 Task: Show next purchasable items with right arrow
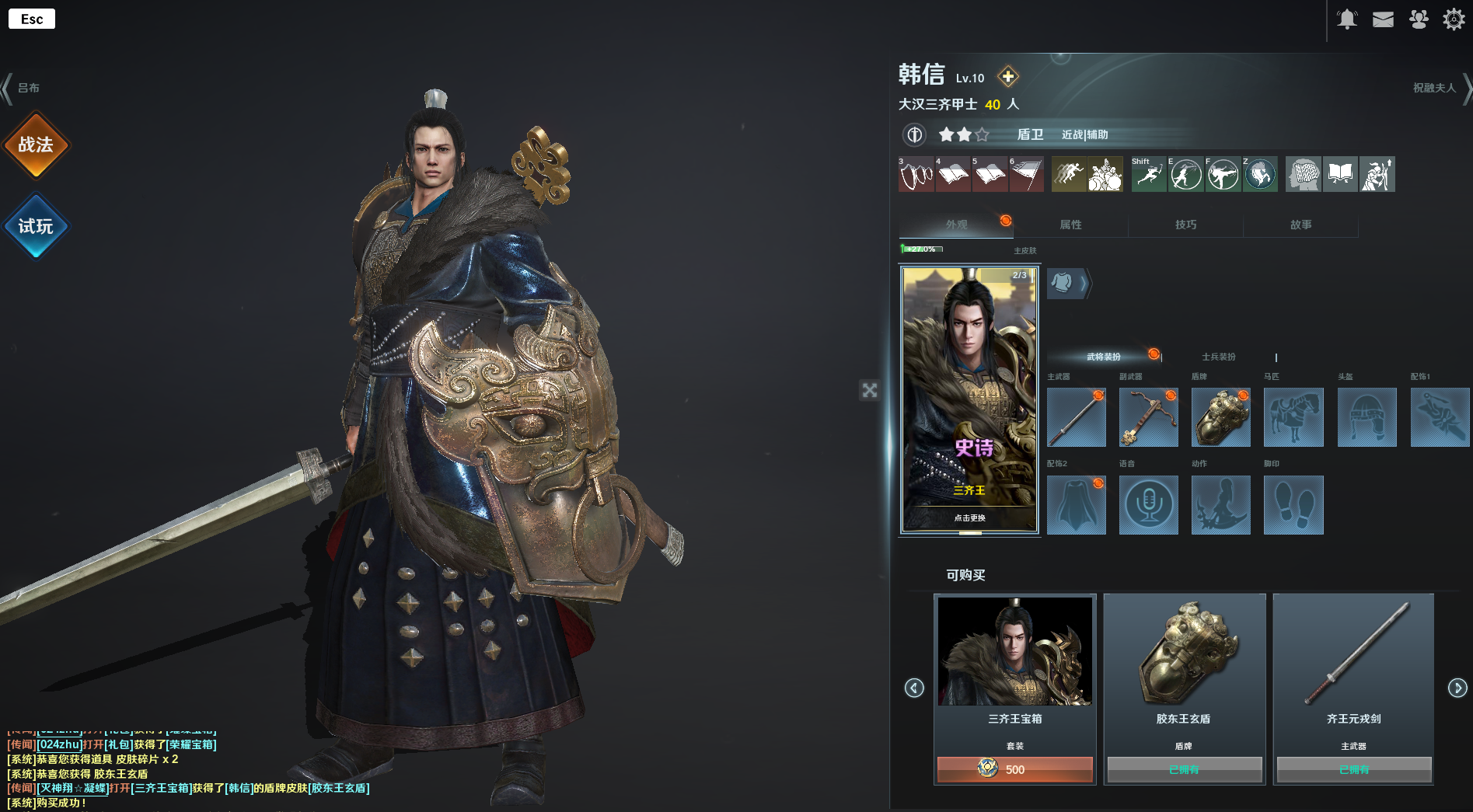[1457, 688]
